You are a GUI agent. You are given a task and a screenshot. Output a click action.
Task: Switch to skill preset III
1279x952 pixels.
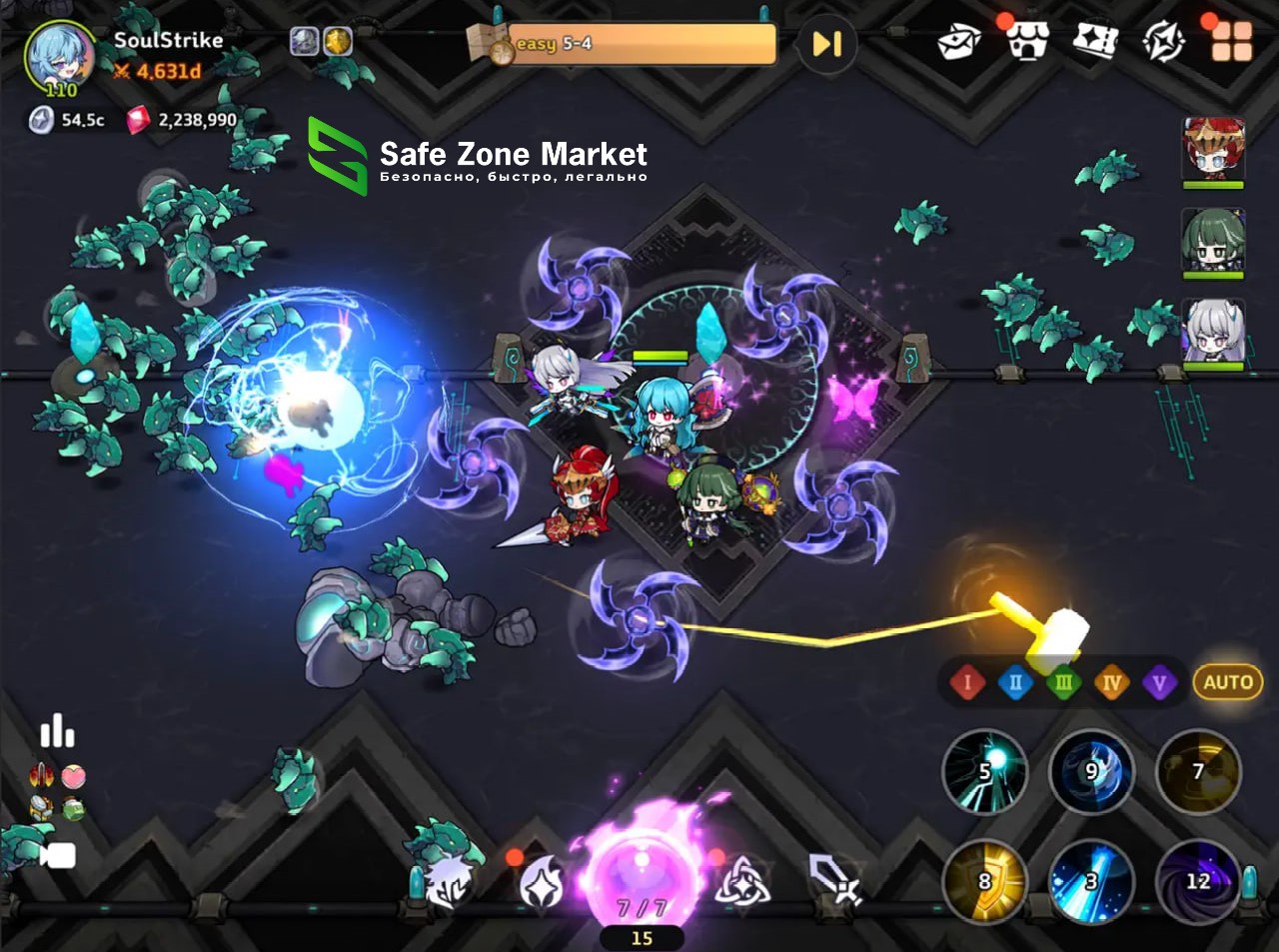pyautogui.click(x=1063, y=683)
